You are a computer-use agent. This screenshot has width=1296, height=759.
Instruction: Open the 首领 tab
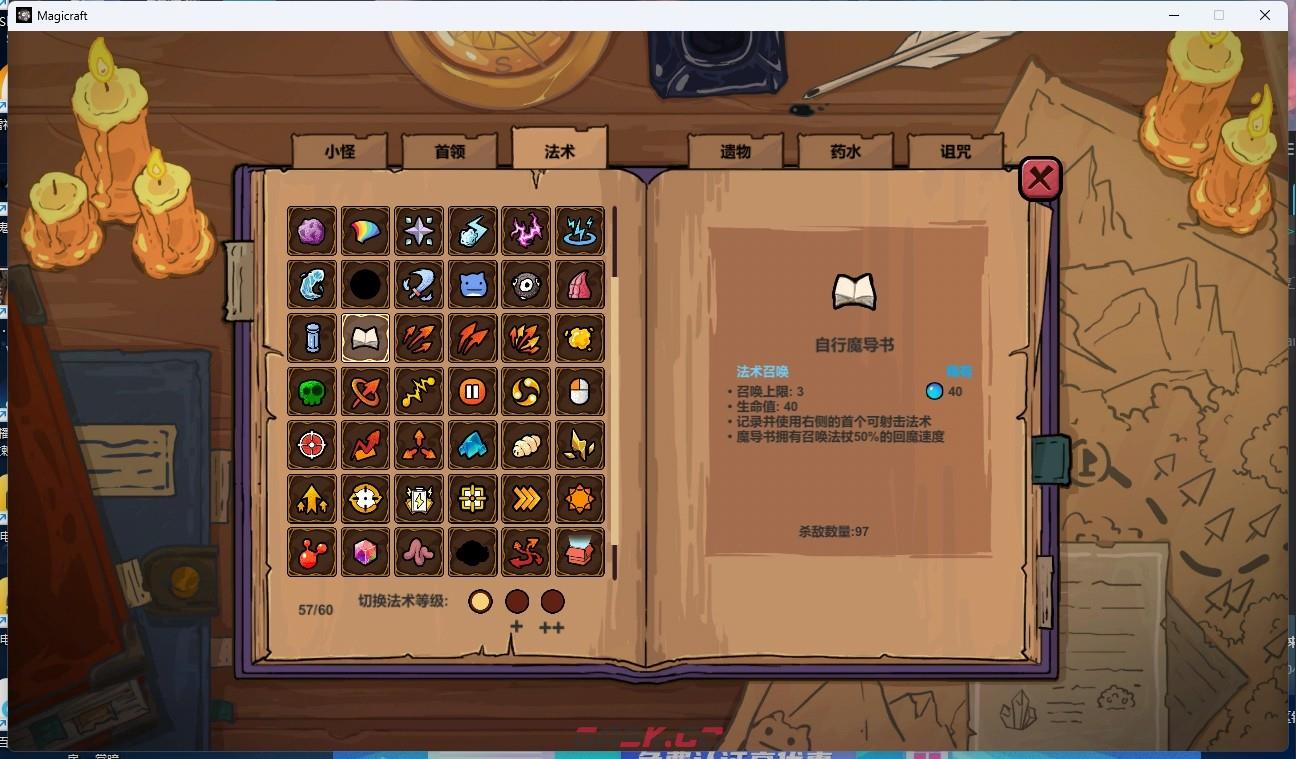(448, 150)
